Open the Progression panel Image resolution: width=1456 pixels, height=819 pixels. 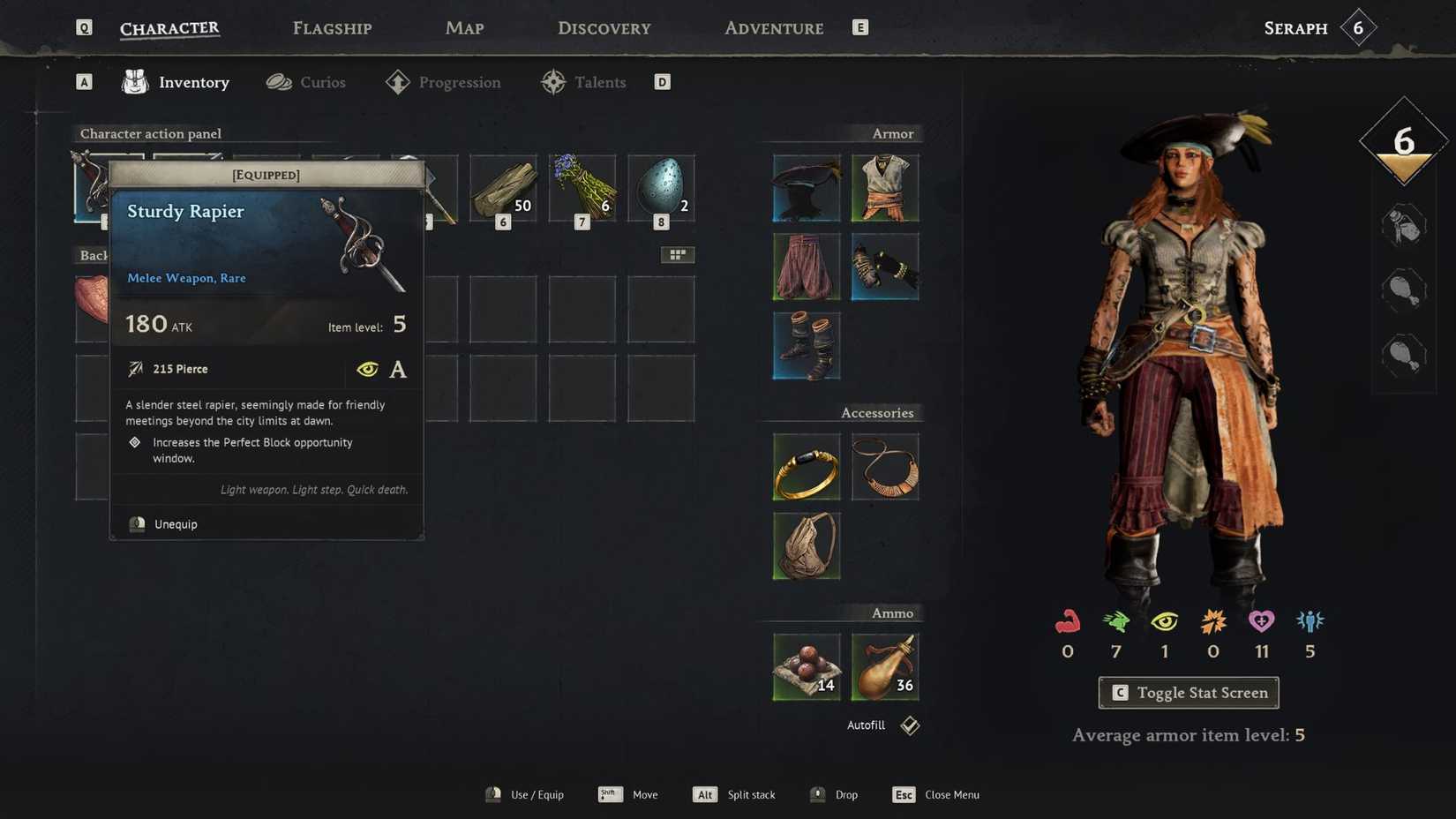459,82
